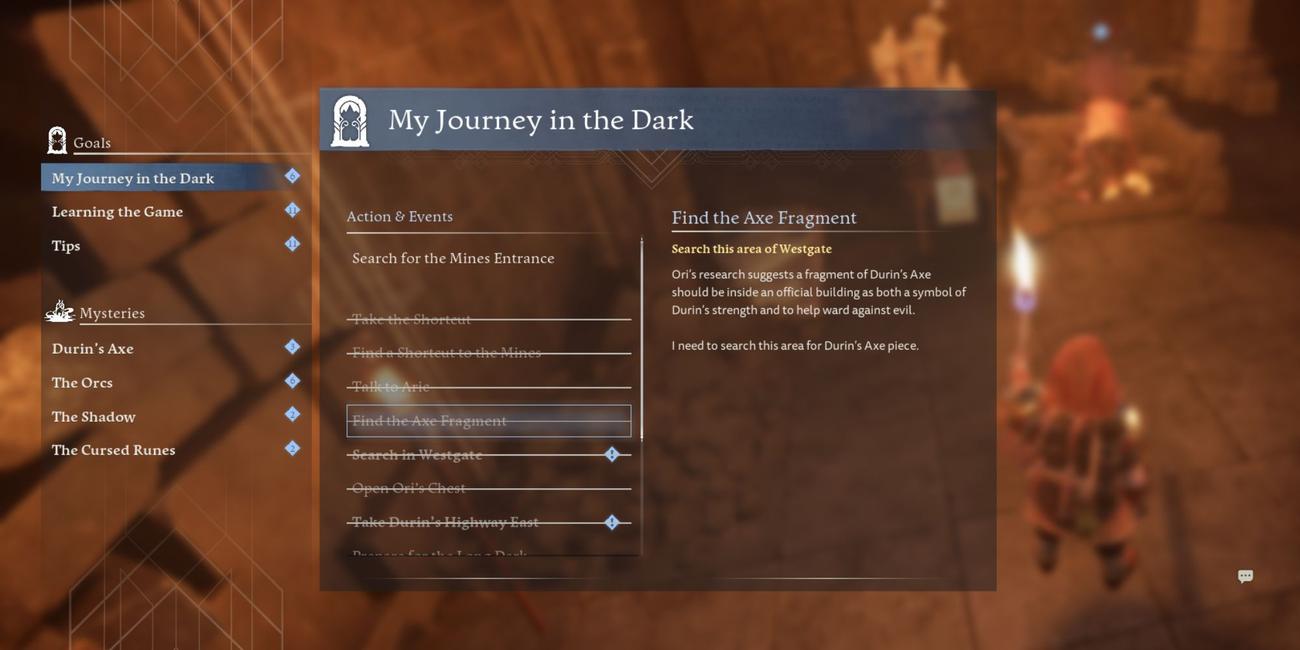Screen dimensions: 1300x650
Task: Select the Find the Axe Fragment entry
Action: tap(429, 421)
